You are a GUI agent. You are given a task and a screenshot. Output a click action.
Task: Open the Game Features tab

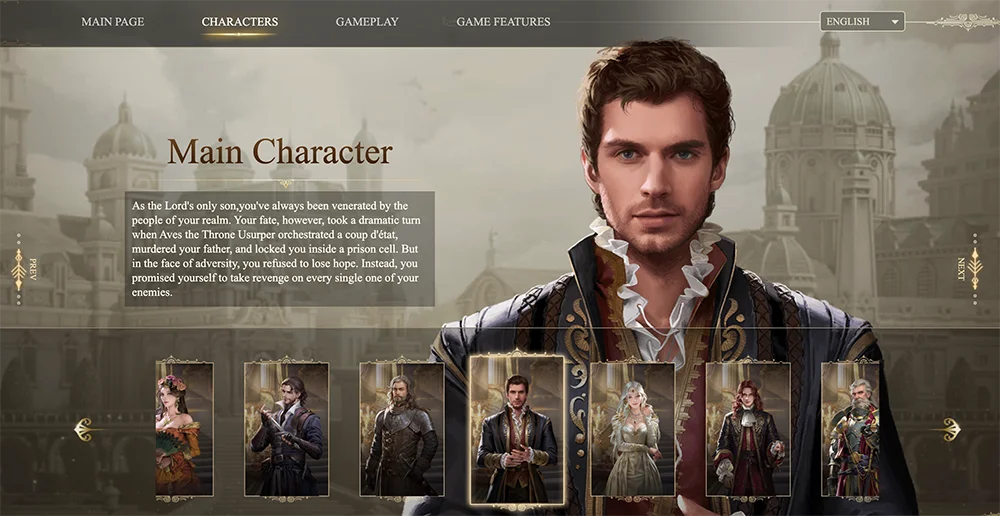pyautogui.click(x=503, y=22)
